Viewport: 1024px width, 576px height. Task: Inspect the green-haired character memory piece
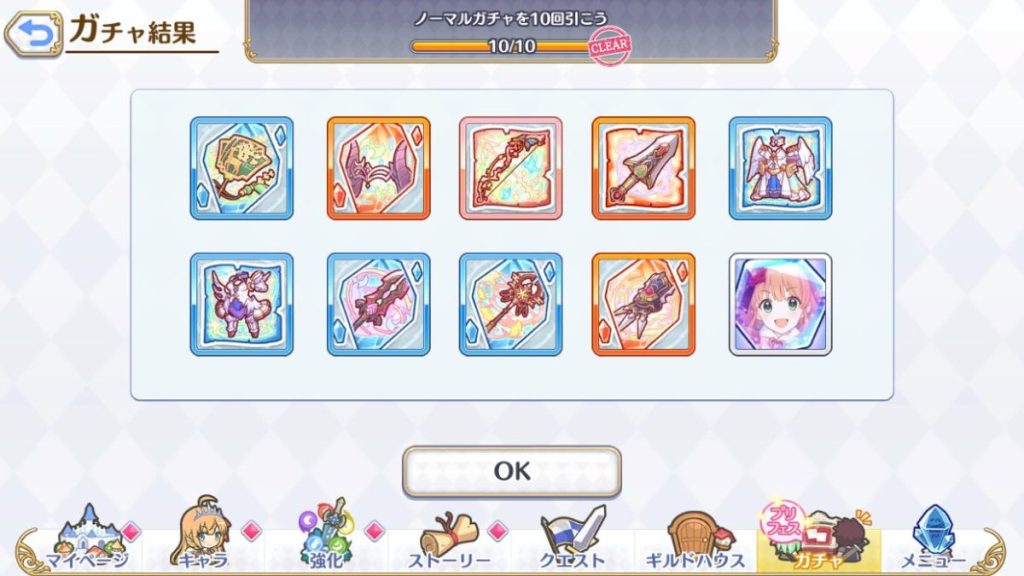[780, 304]
